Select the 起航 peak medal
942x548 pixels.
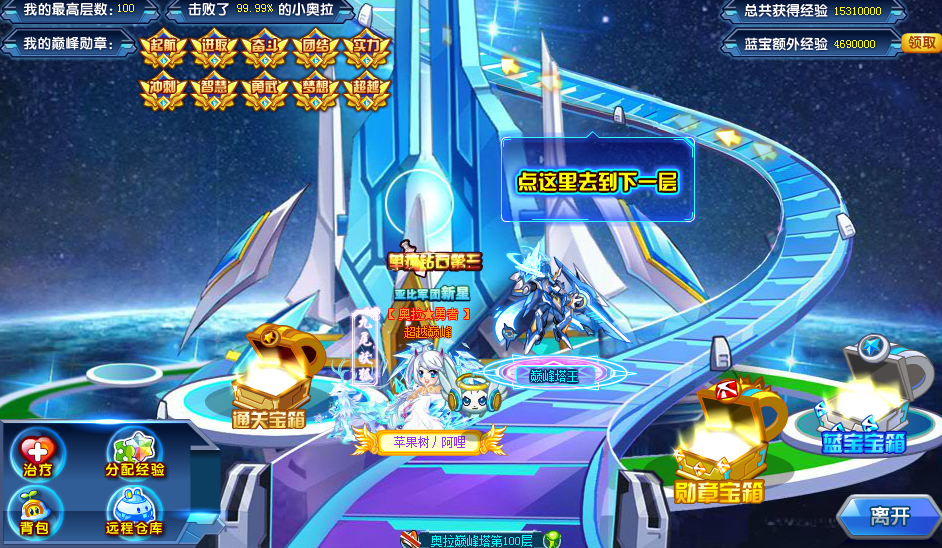coord(164,49)
